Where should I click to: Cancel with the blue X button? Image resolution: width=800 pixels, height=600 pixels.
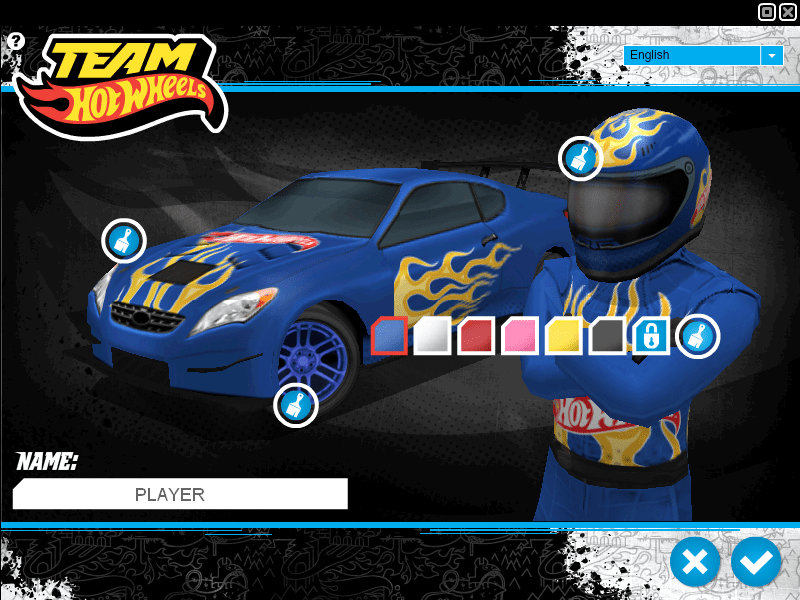point(695,562)
